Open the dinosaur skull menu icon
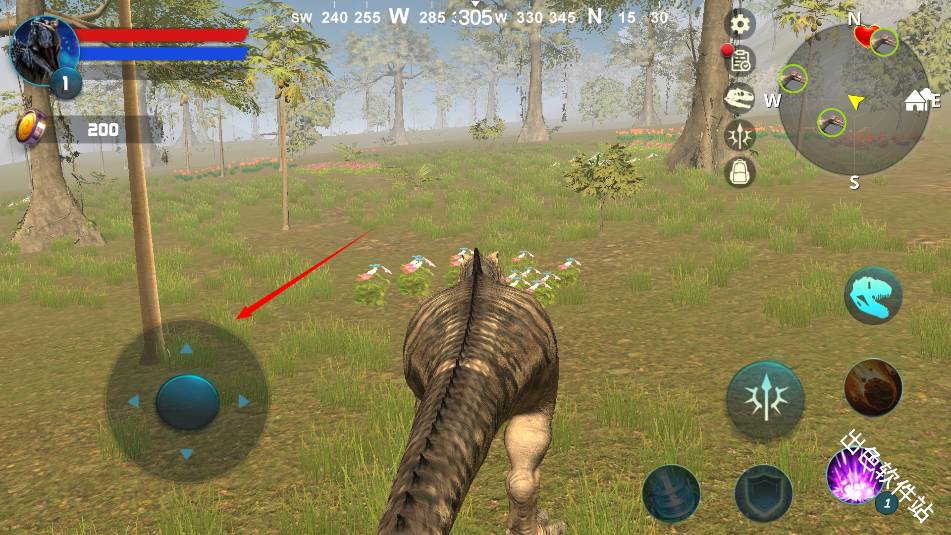 point(740,98)
